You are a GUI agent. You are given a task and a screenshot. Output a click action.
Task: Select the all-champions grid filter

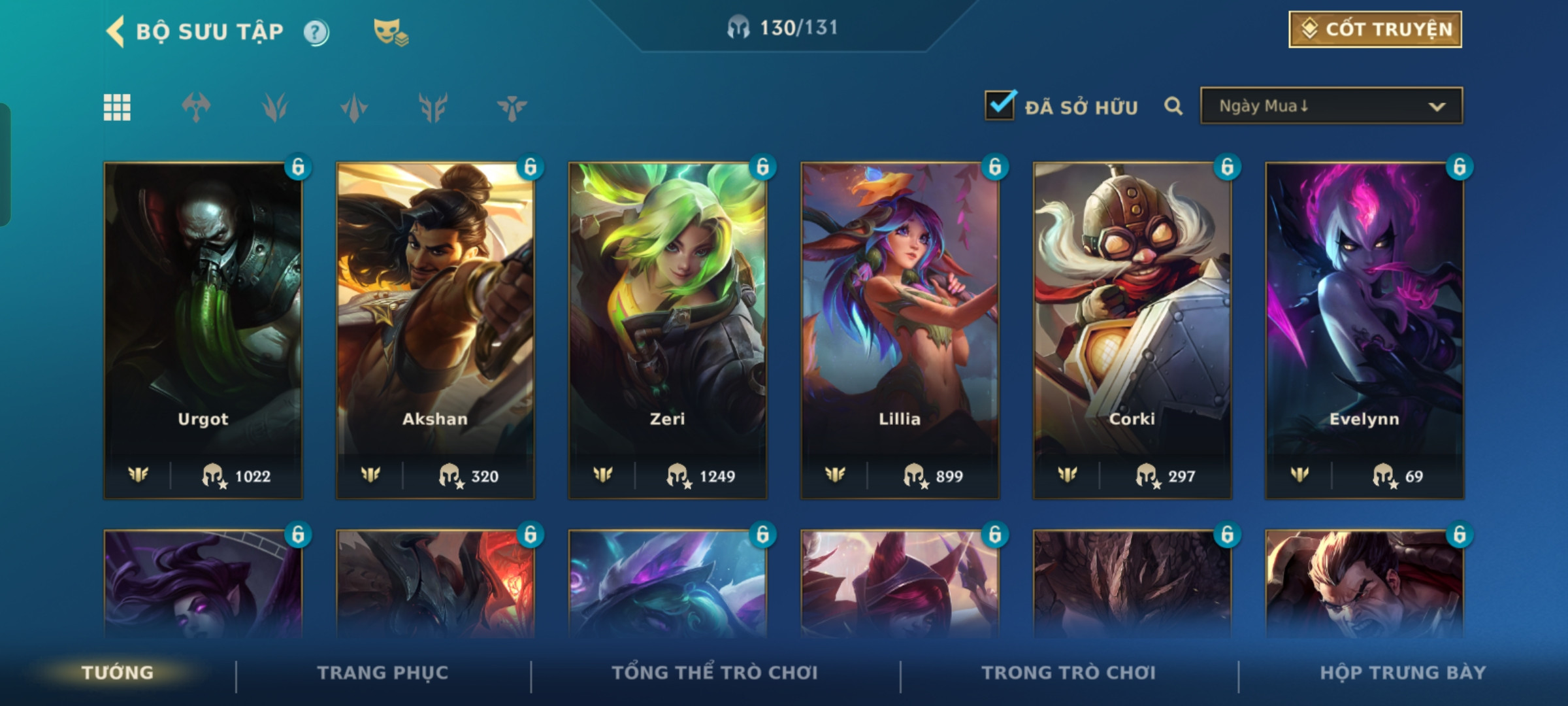(x=117, y=107)
